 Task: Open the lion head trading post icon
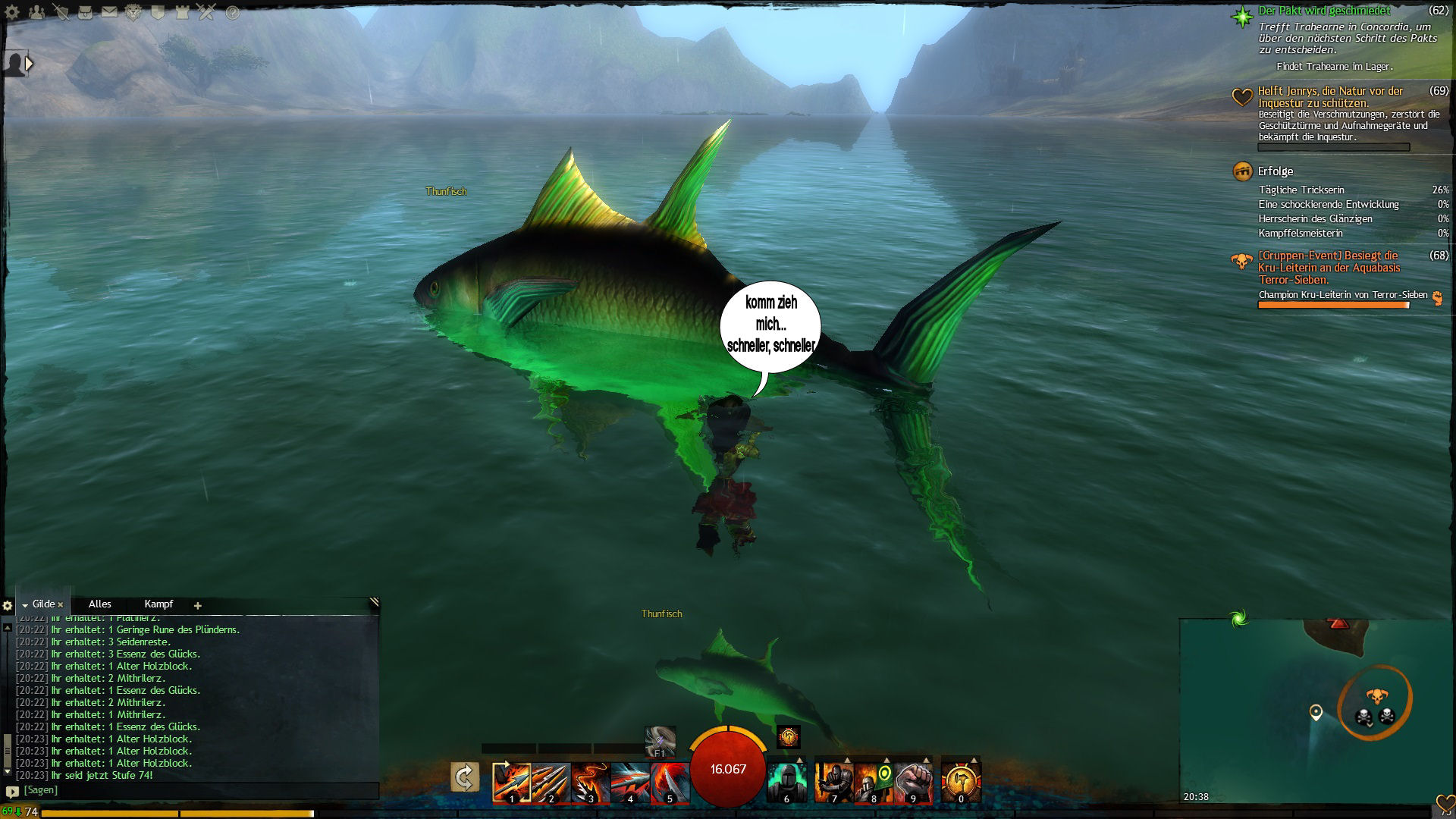tap(133, 13)
